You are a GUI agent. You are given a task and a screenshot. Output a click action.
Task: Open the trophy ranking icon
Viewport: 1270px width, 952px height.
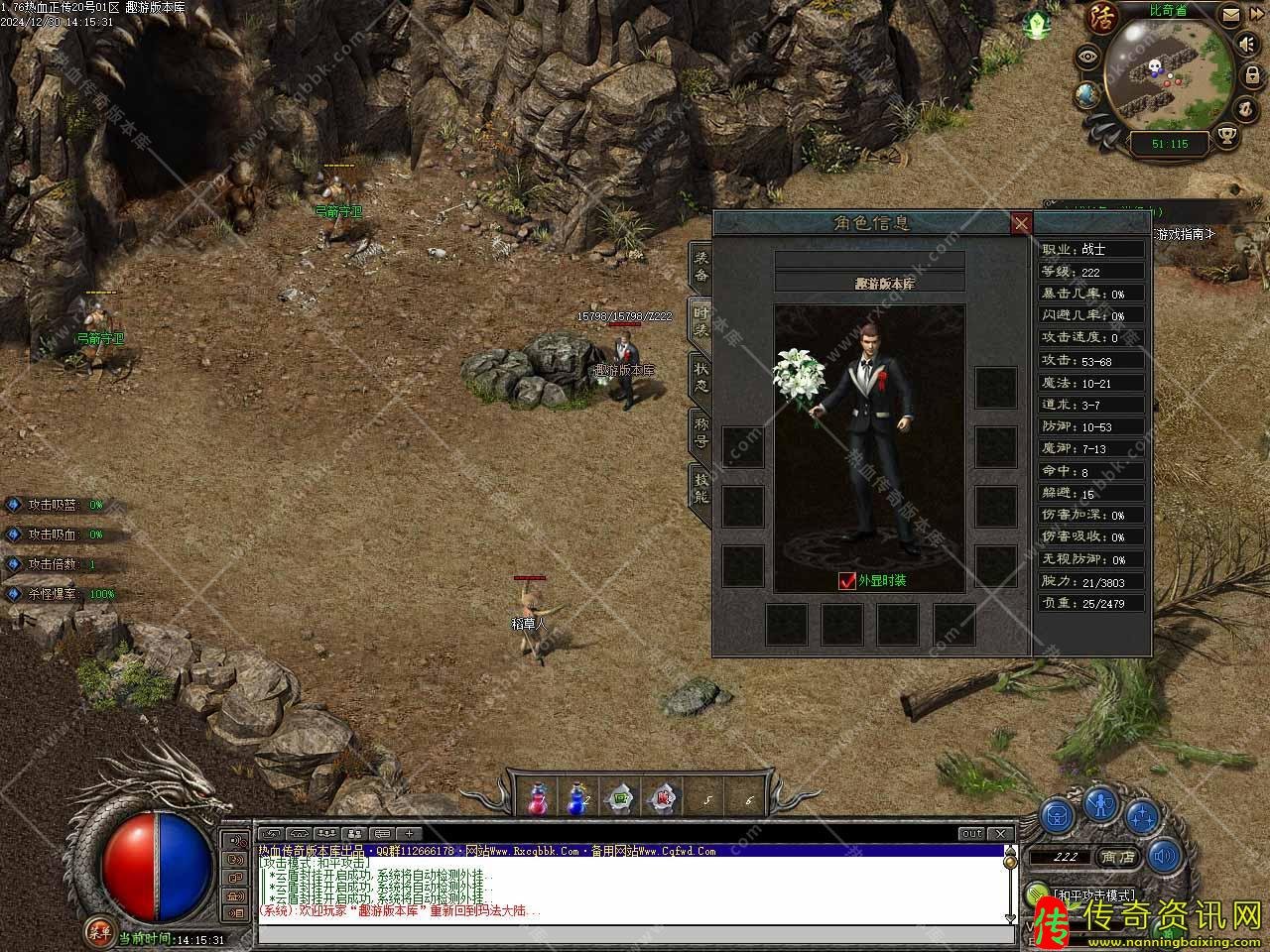click(x=1228, y=135)
